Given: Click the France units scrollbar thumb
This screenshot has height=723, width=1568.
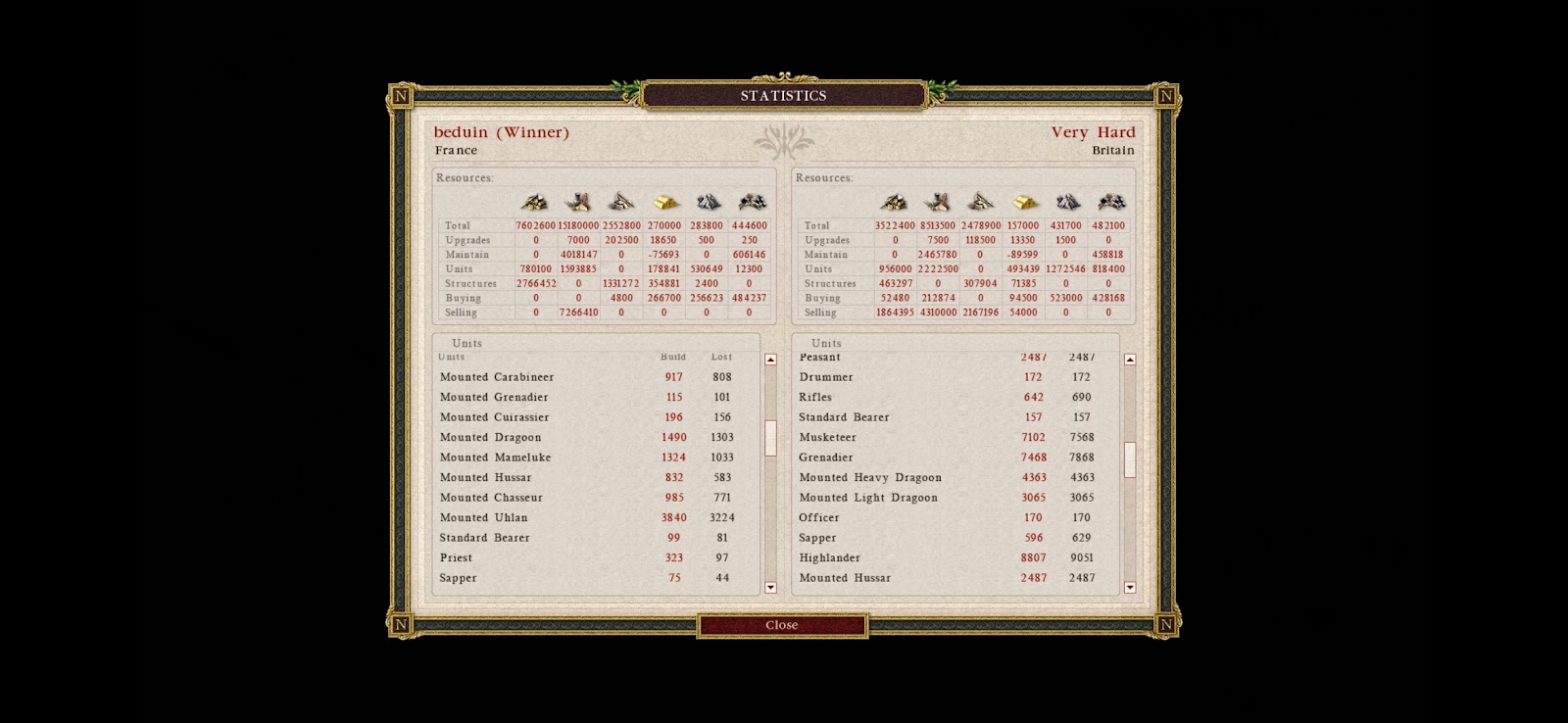Looking at the screenshot, I should pyautogui.click(x=770, y=437).
